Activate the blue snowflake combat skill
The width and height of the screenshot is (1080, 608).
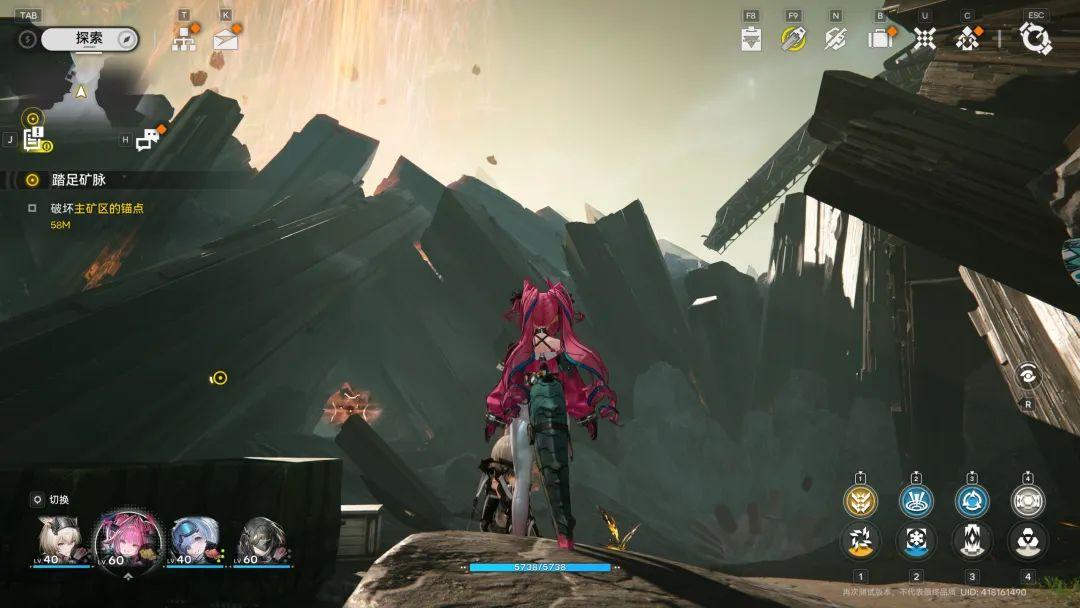click(916, 540)
